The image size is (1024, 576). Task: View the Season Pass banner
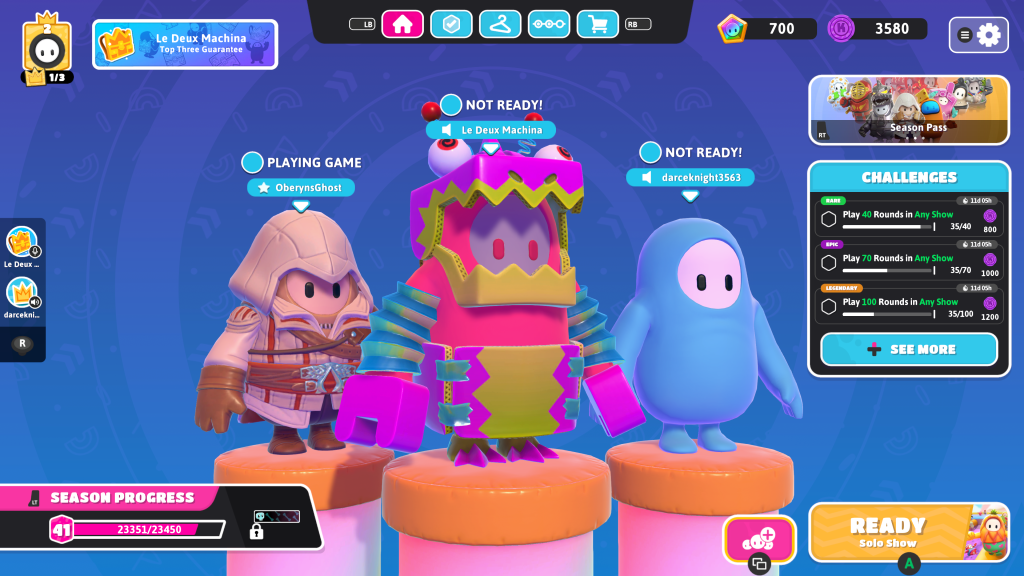[909, 110]
